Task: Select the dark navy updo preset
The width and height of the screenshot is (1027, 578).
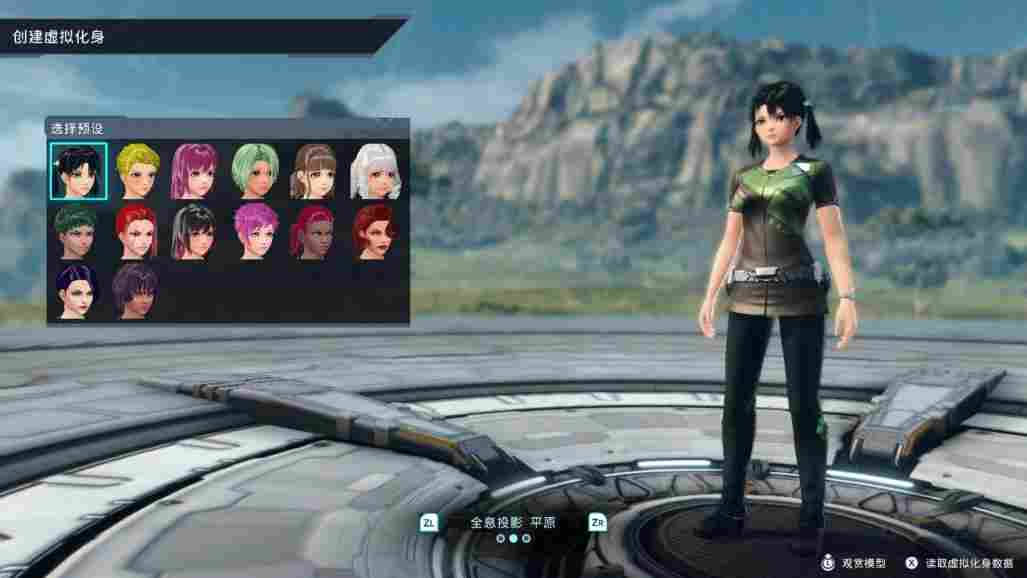Action: pos(76,290)
